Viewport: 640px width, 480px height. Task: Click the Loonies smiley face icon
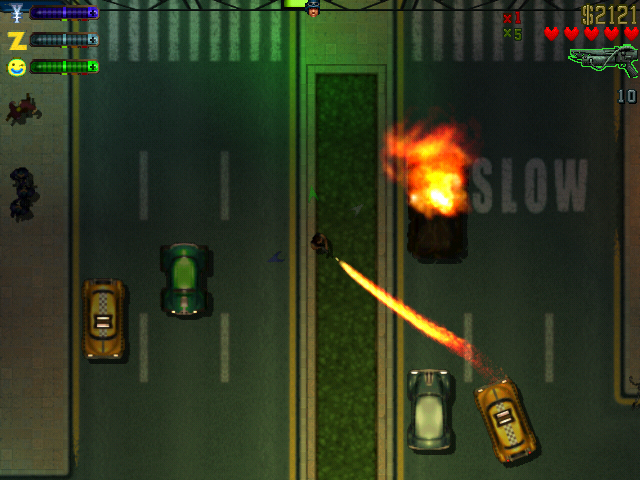tap(16, 67)
